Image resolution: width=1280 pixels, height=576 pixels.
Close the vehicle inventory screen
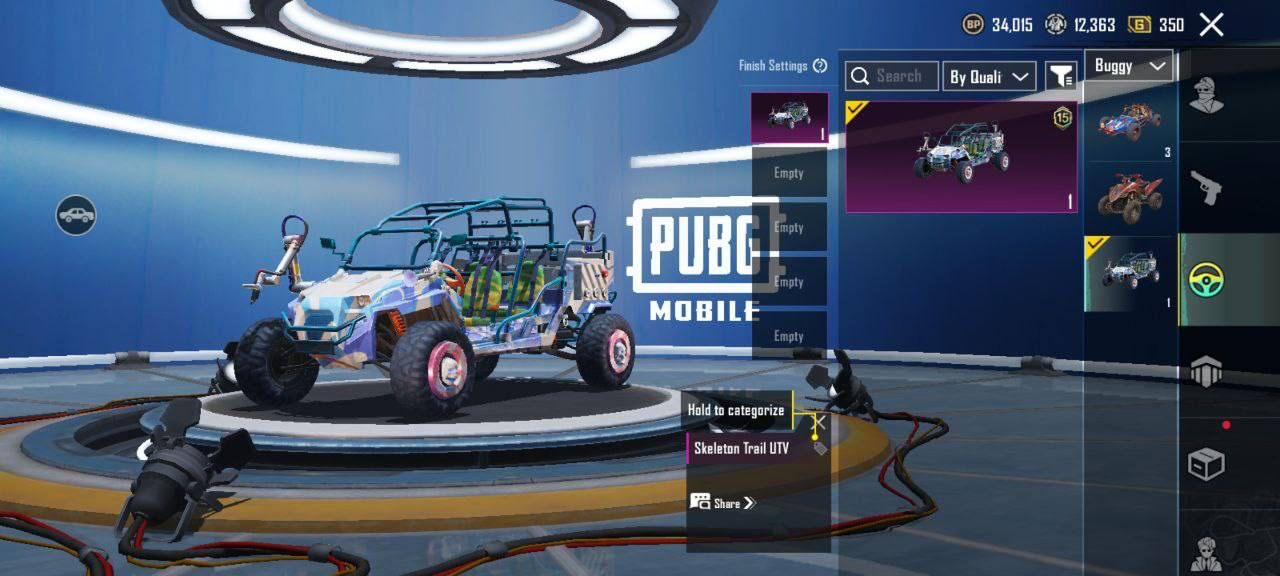point(1211,25)
